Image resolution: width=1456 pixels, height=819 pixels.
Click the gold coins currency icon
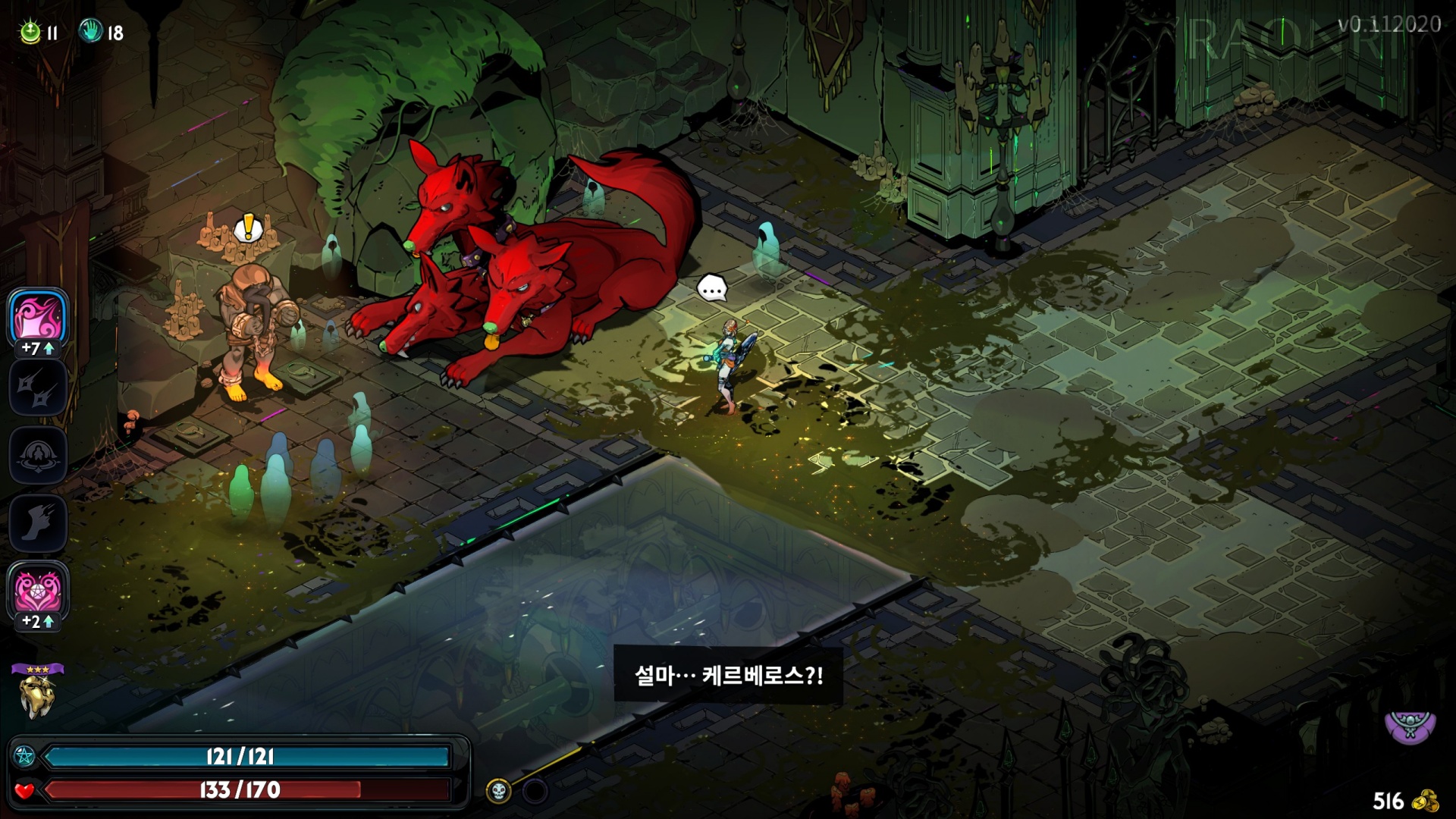click(x=1428, y=801)
